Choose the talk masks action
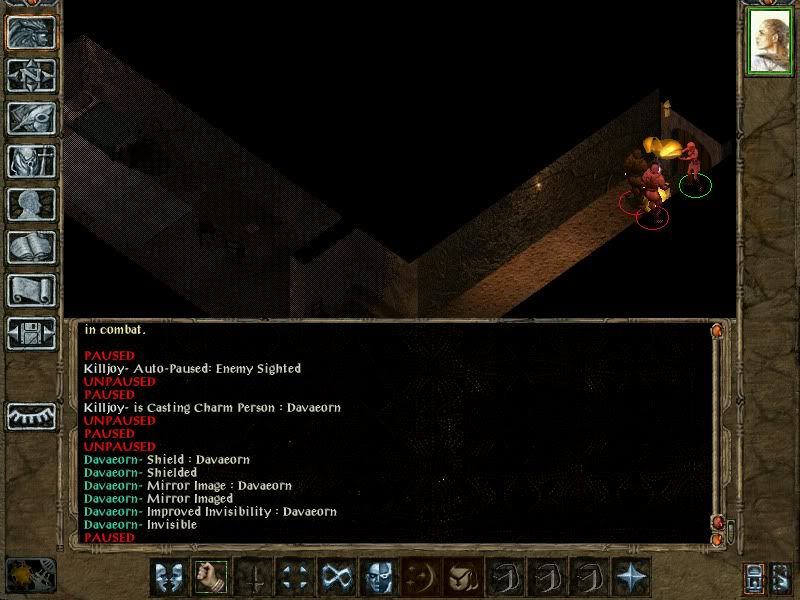 tap(170, 577)
